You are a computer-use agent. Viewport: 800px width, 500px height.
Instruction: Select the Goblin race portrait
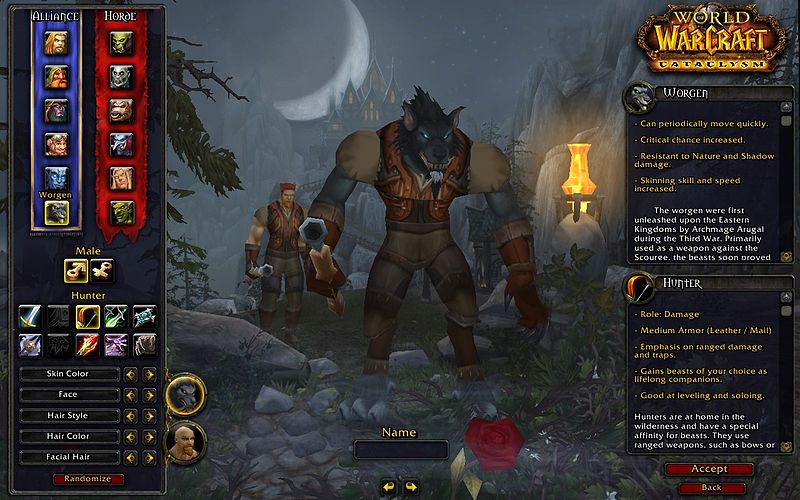pyautogui.click(x=121, y=212)
